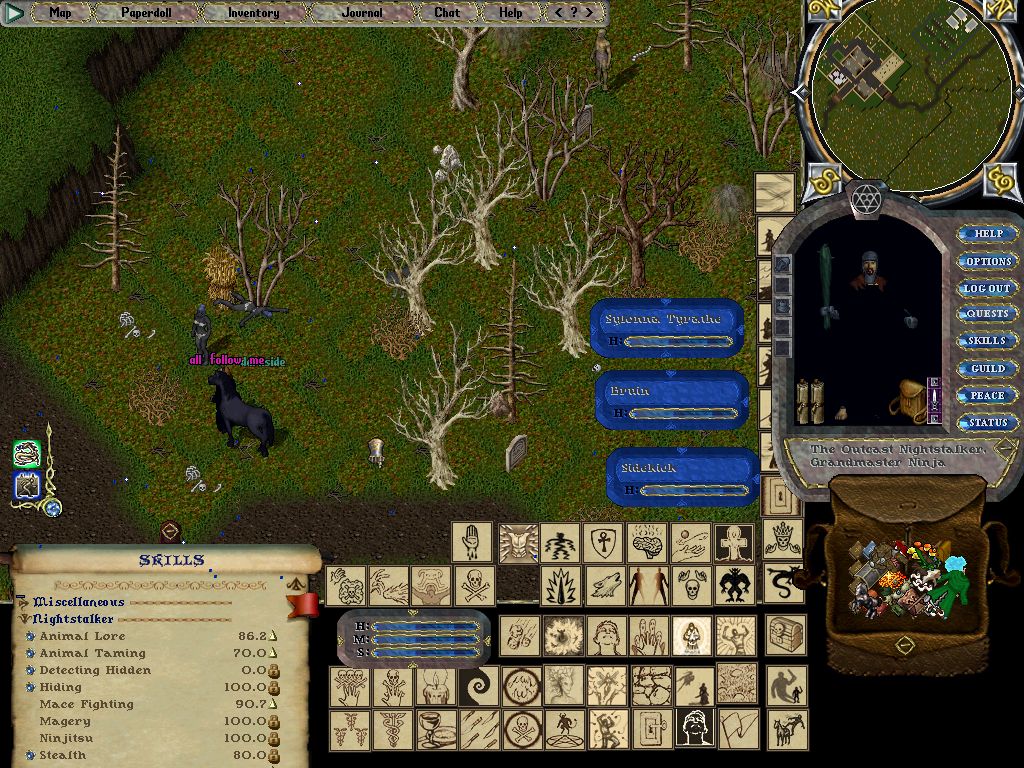The width and height of the screenshot is (1024, 768).
Task: Click the Animal Taming skill gem
Action: click(x=30, y=653)
